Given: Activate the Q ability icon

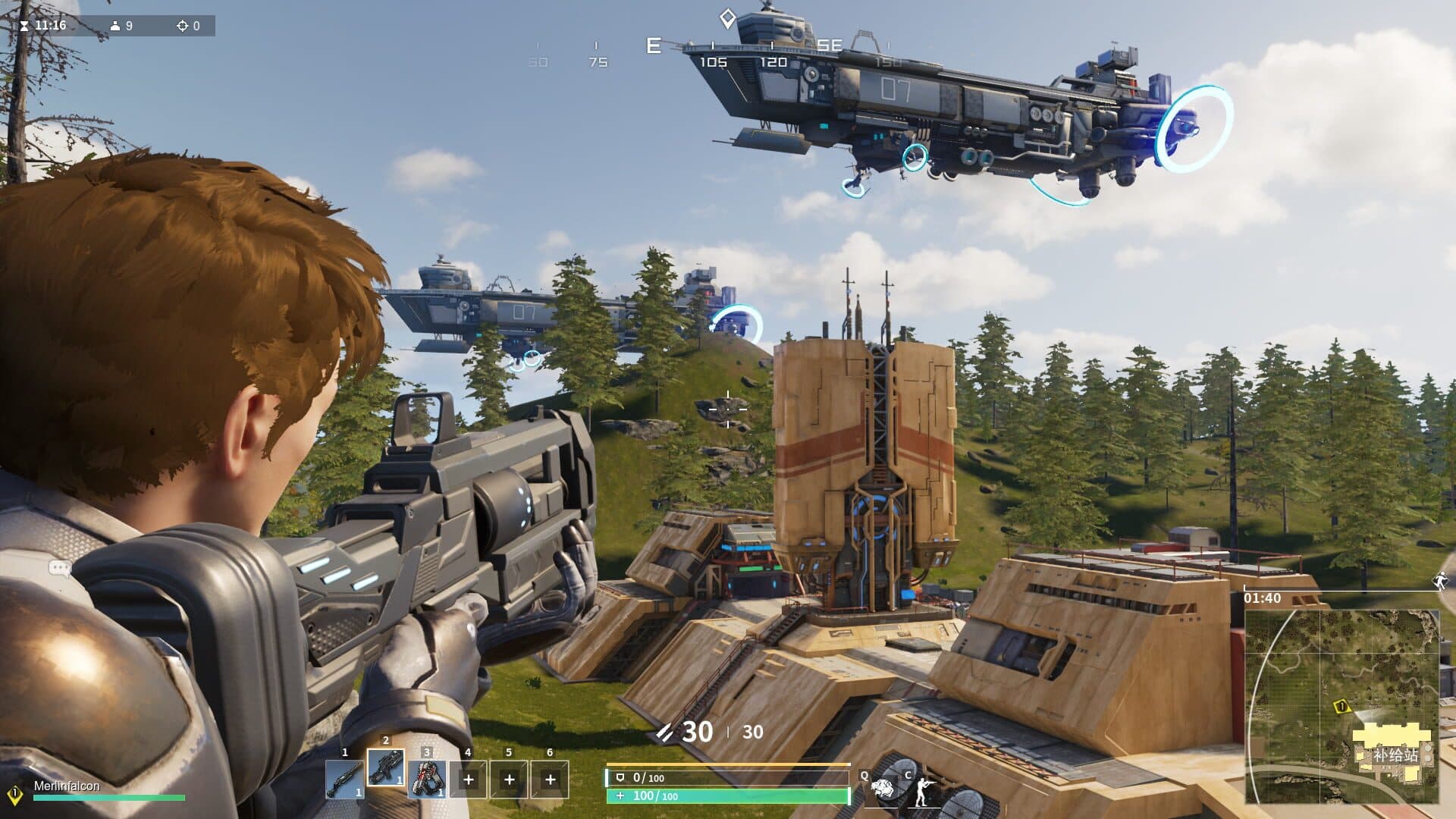Looking at the screenshot, I should coord(883,790).
